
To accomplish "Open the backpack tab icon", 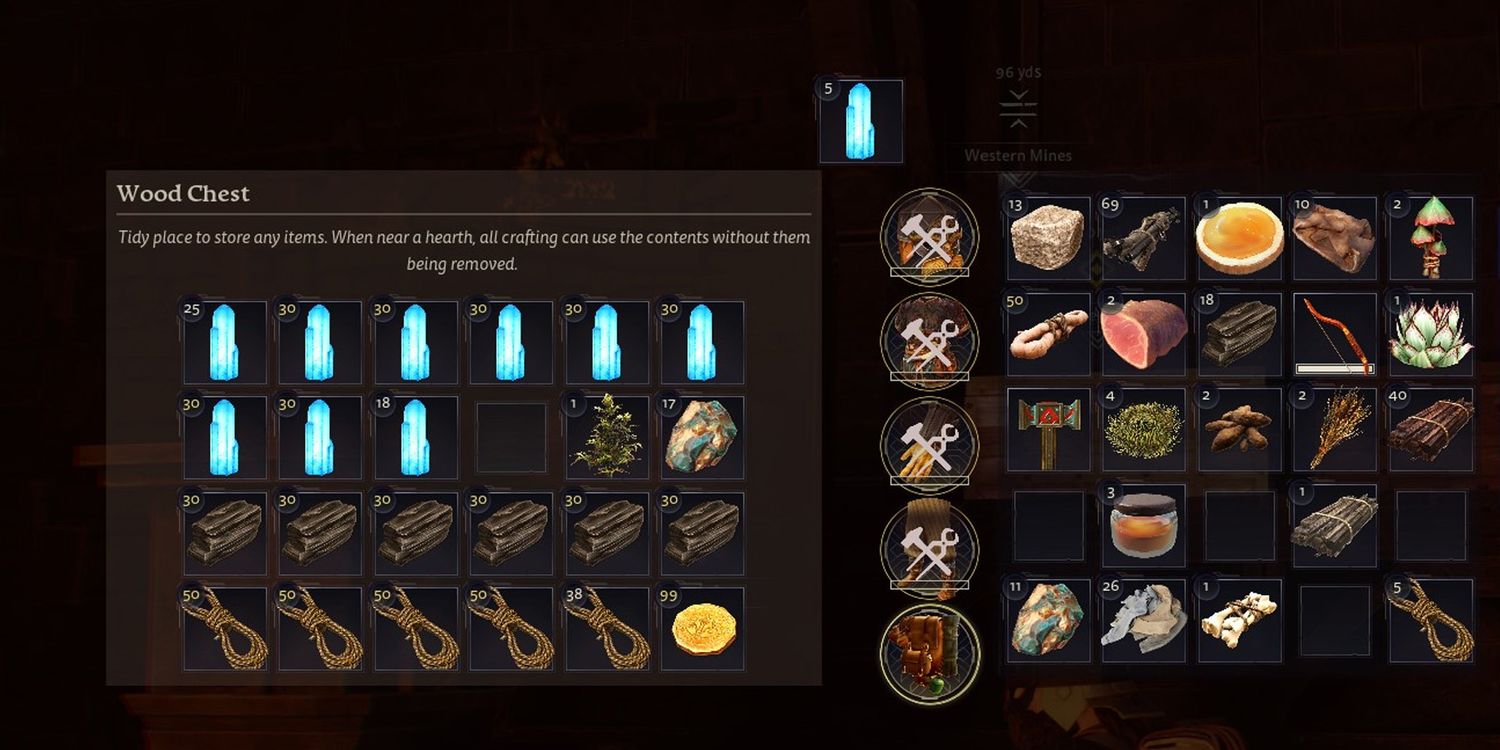I will [930, 654].
